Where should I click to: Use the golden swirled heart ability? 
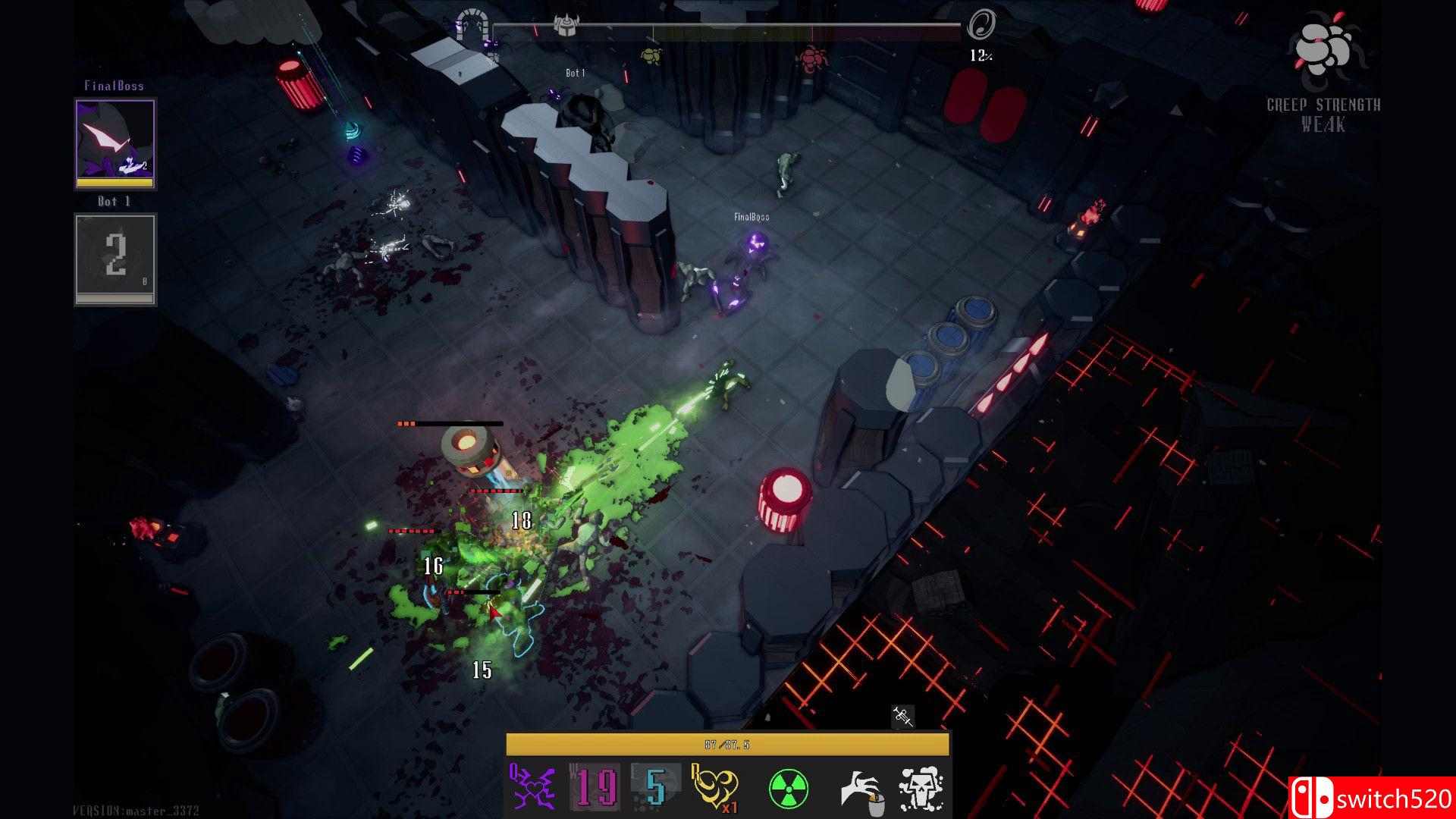[715, 789]
